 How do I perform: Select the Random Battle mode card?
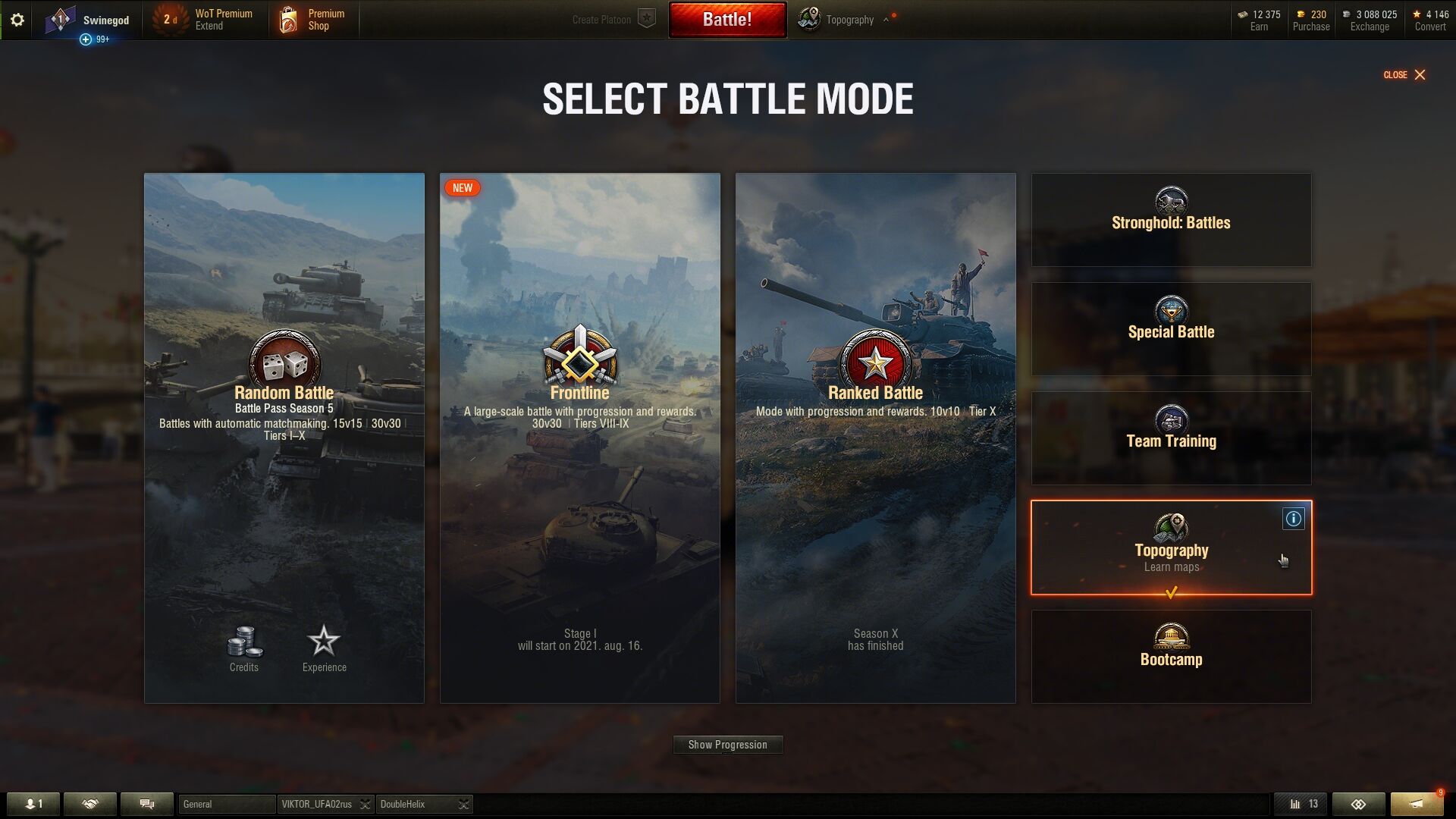[284, 438]
